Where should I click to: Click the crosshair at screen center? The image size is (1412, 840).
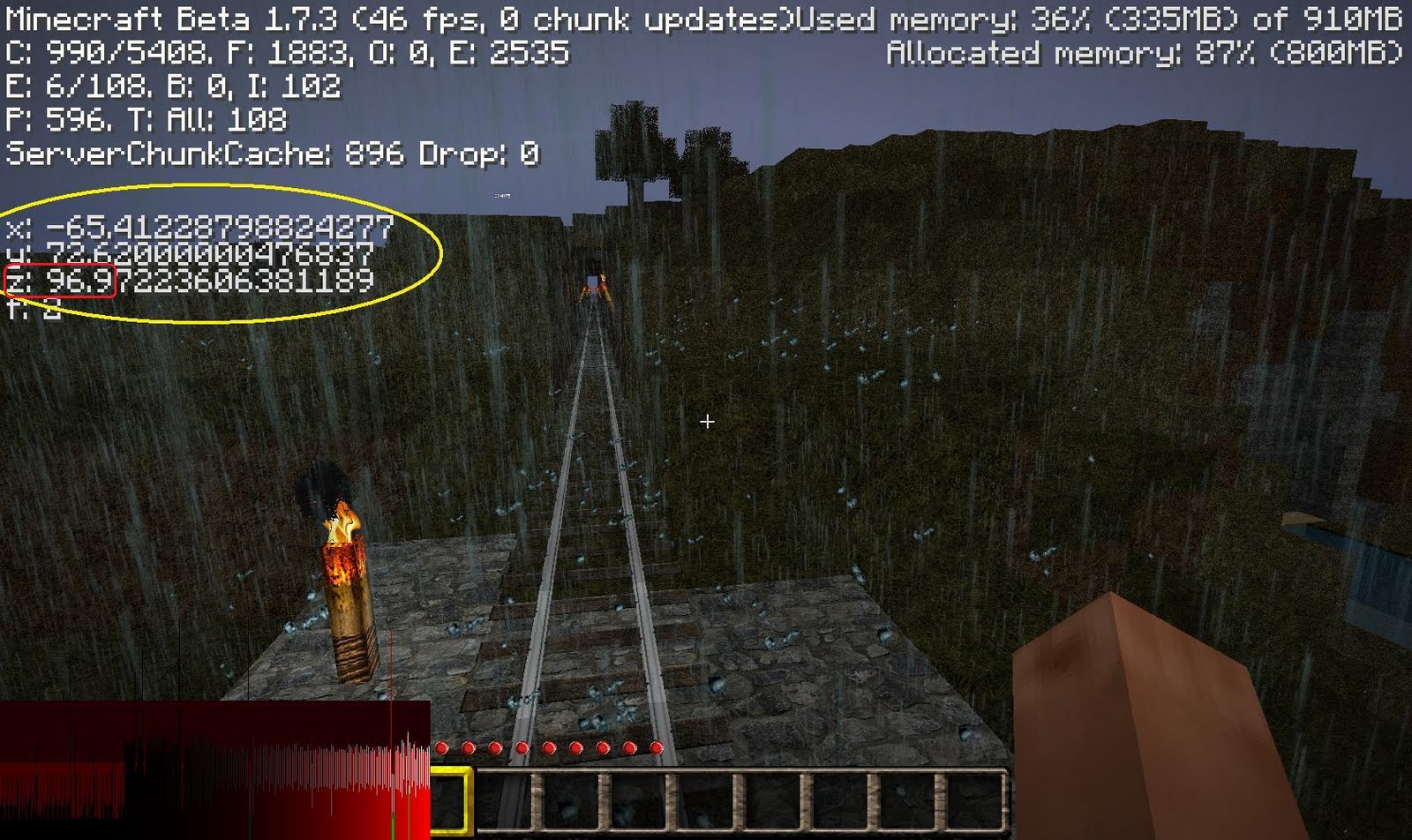click(x=707, y=423)
